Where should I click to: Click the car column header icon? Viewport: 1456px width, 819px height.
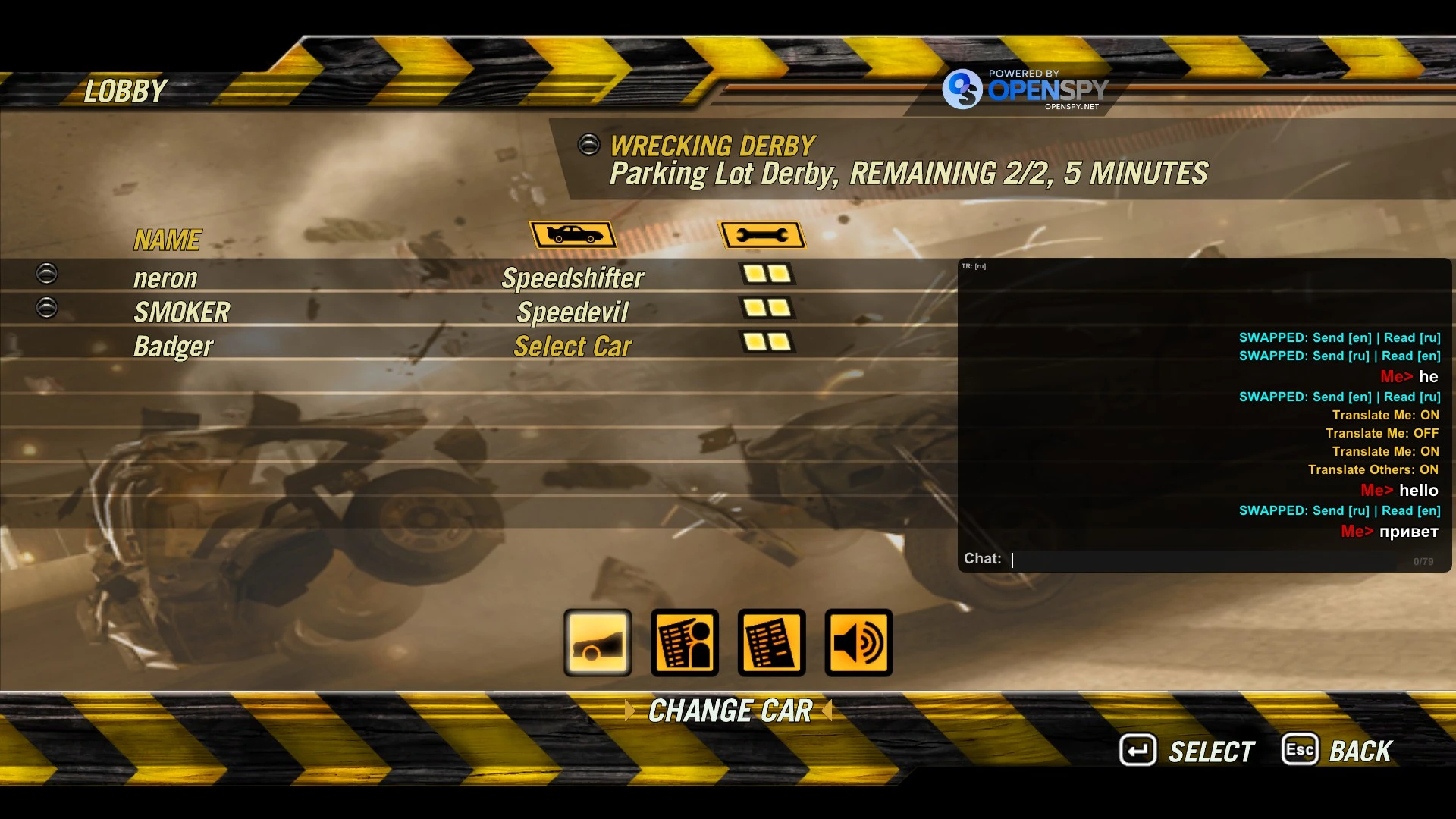click(x=573, y=234)
